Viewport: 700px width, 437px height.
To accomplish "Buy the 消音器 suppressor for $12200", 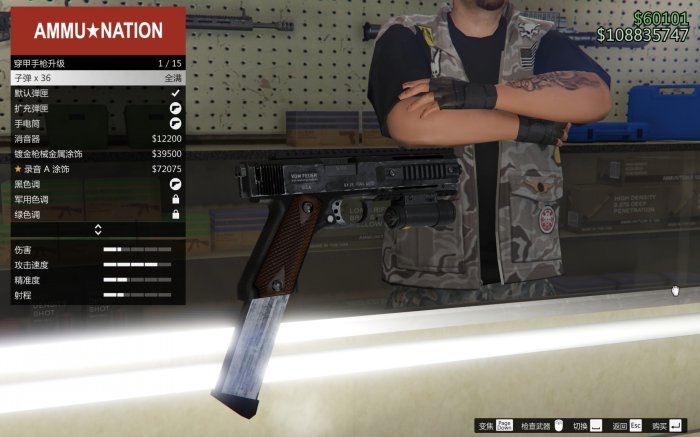I will (x=97, y=138).
